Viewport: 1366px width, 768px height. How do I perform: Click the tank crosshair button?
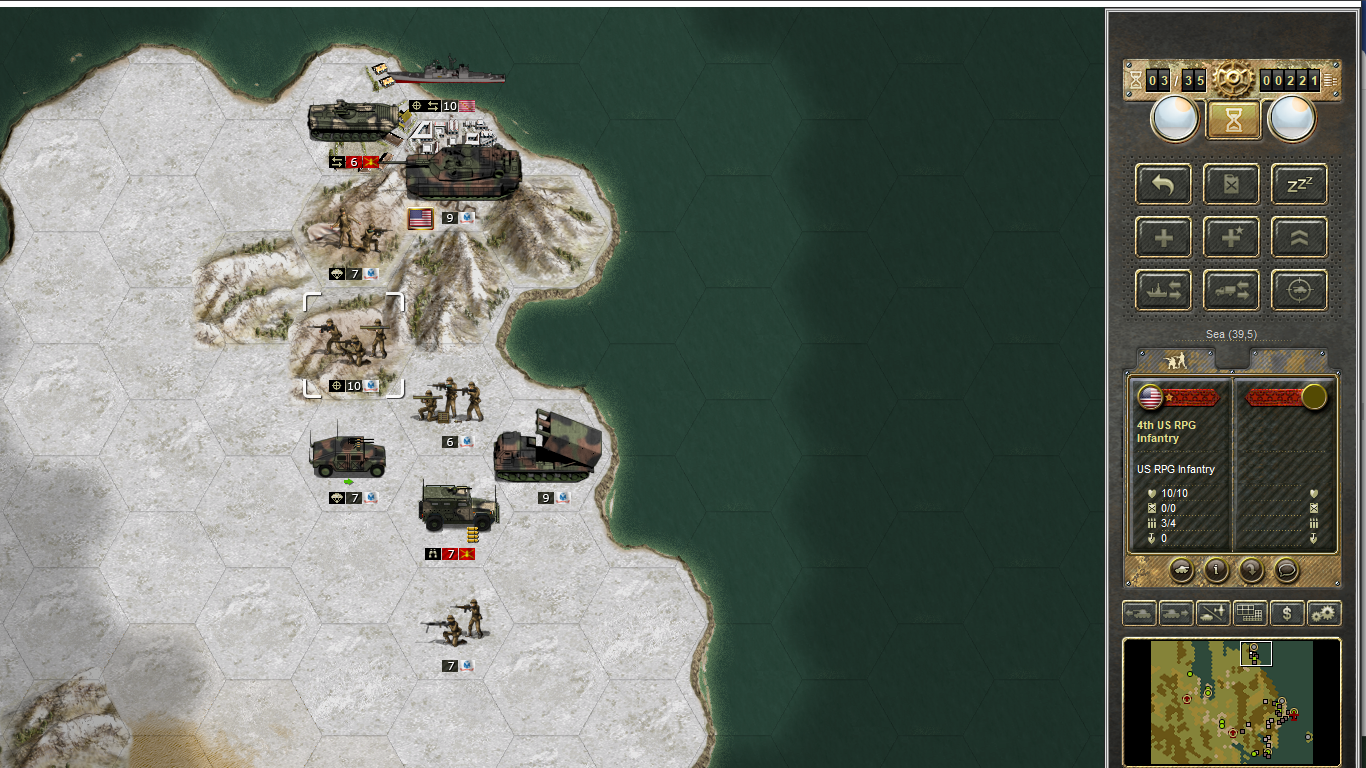pyautogui.click(x=1299, y=290)
